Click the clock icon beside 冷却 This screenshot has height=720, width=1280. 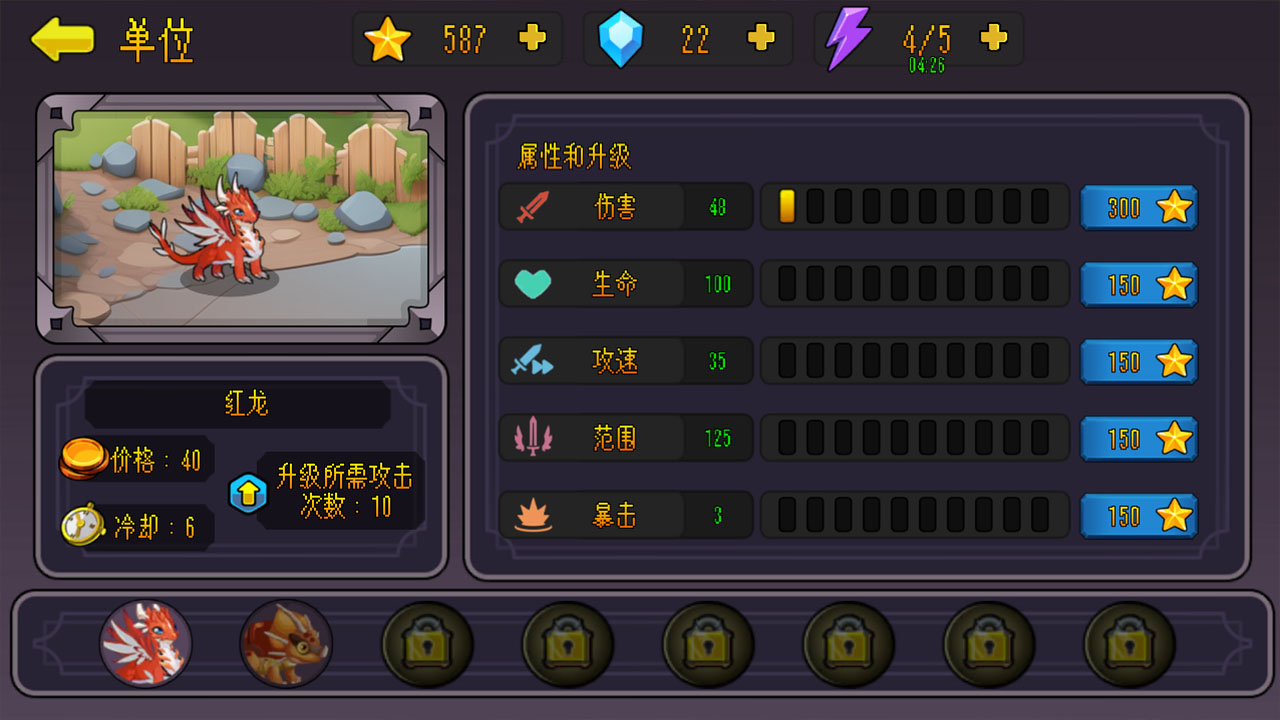pyautogui.click(x=80, y=525)
